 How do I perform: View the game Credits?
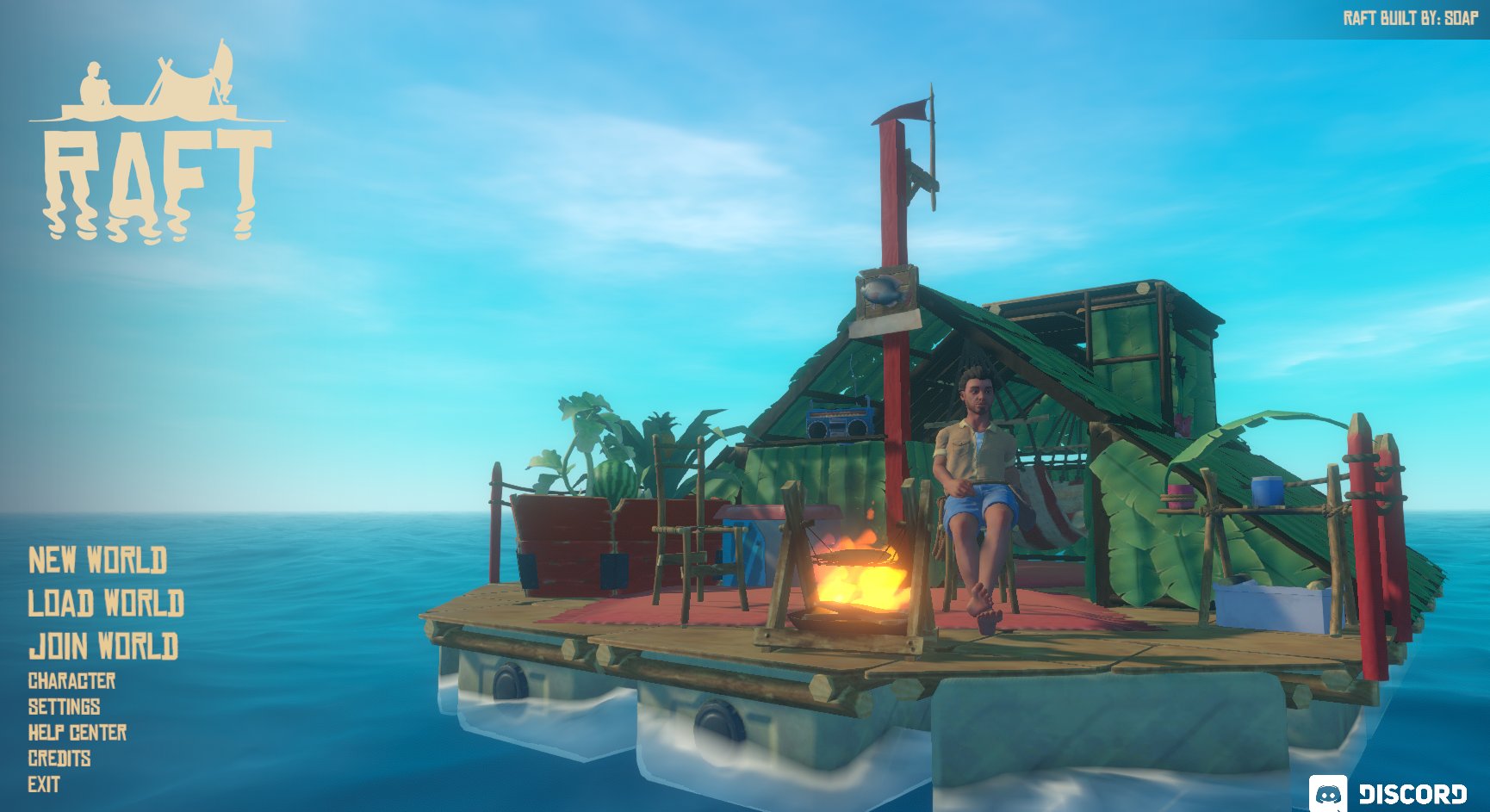click(61, 759)
